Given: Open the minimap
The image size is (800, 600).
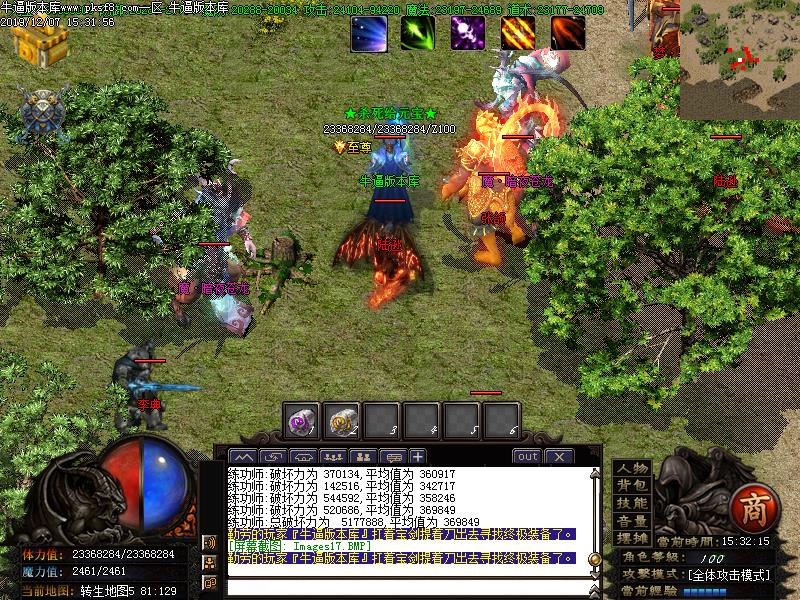Looking at the screenshot, I should pos(739,60).
